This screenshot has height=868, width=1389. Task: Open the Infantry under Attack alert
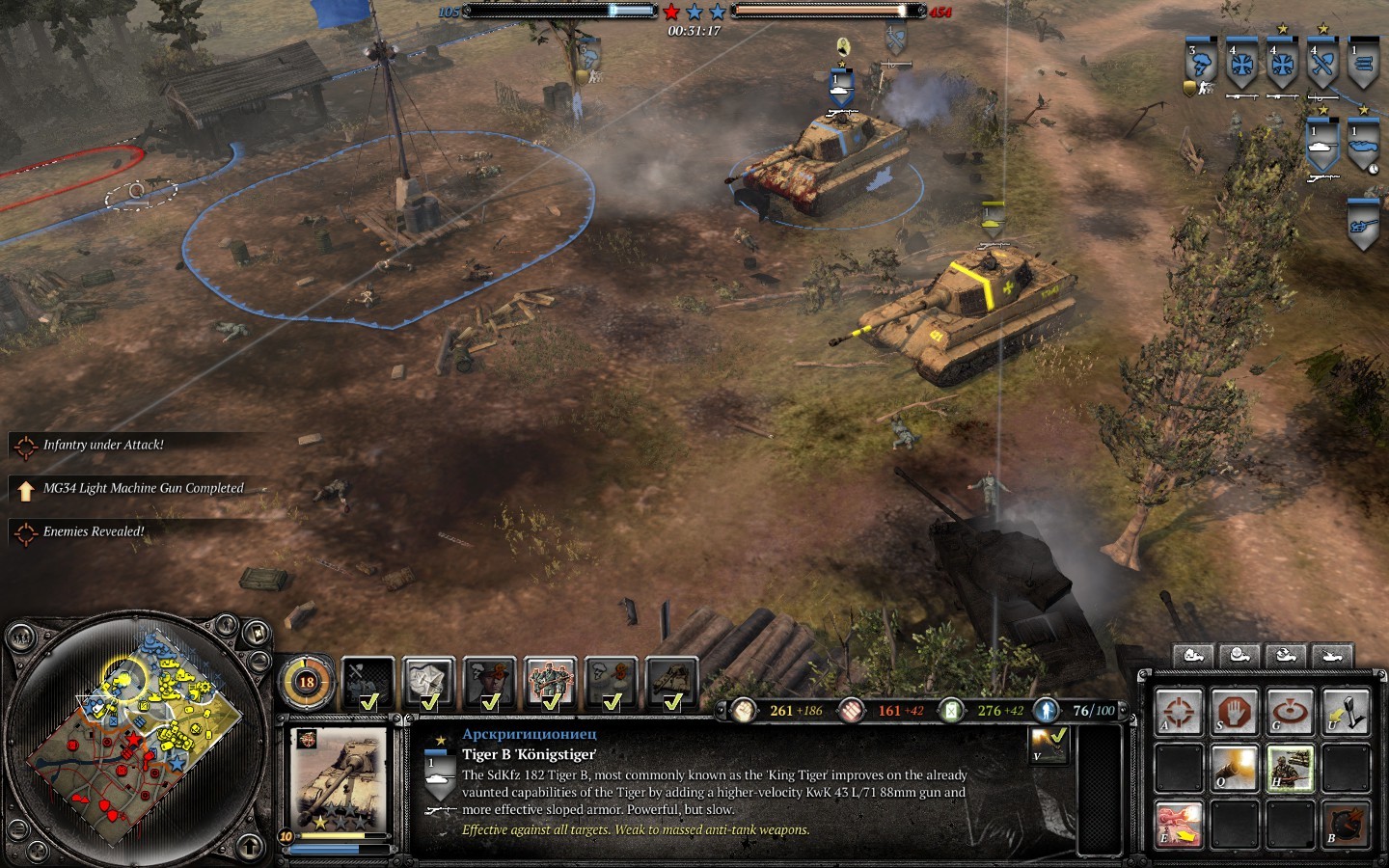coord(103,445)
